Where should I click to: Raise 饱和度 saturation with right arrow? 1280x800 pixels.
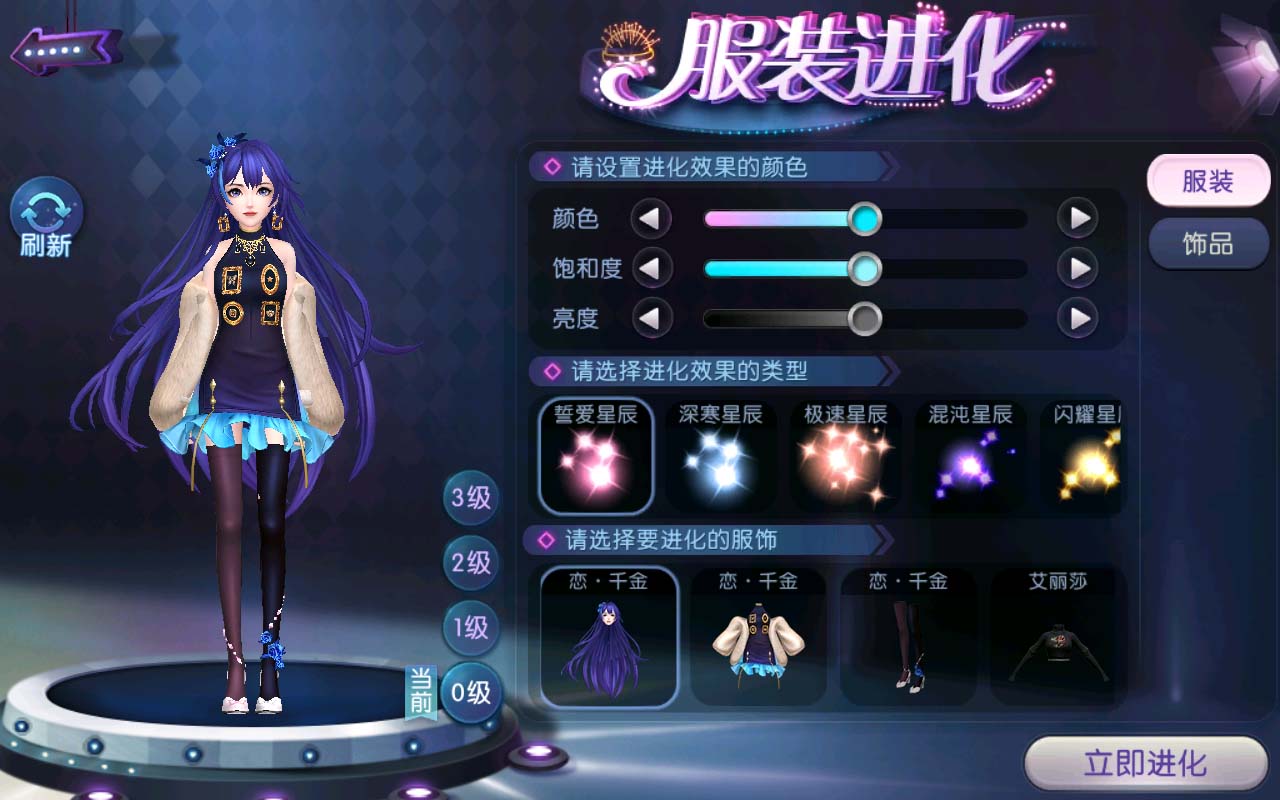pos(1078,268)
